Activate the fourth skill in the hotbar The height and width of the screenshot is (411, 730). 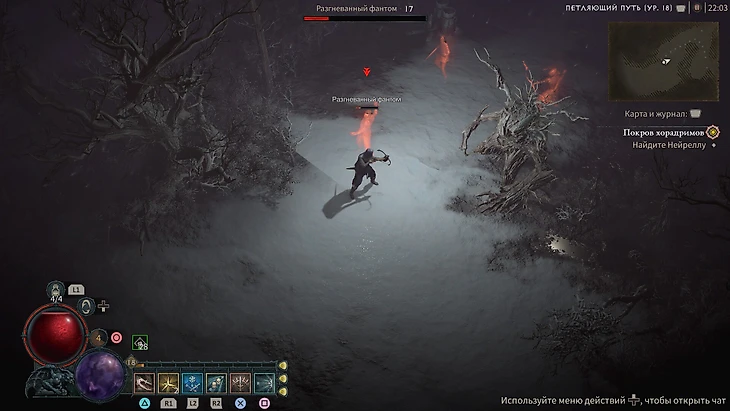216,383
